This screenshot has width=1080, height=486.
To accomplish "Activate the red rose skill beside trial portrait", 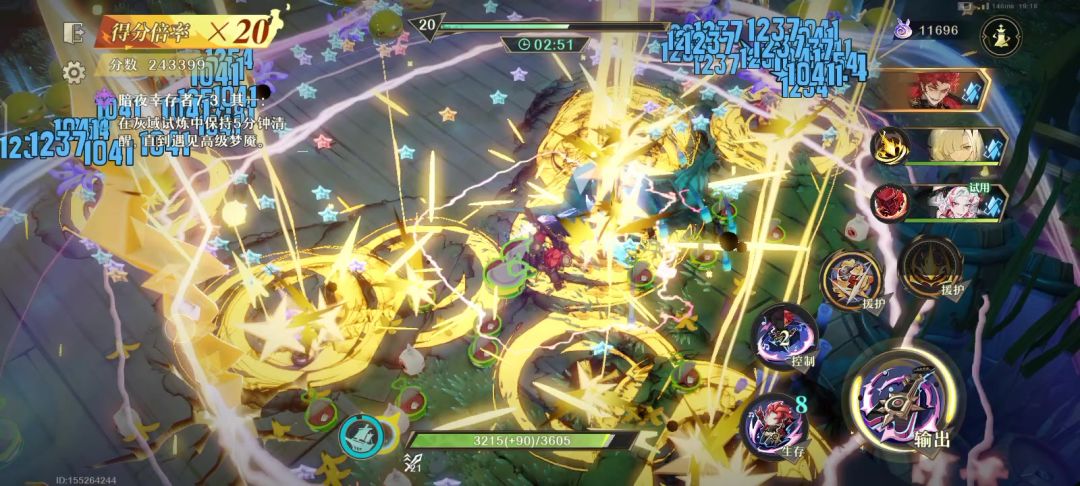I will [x=889, y=202].
